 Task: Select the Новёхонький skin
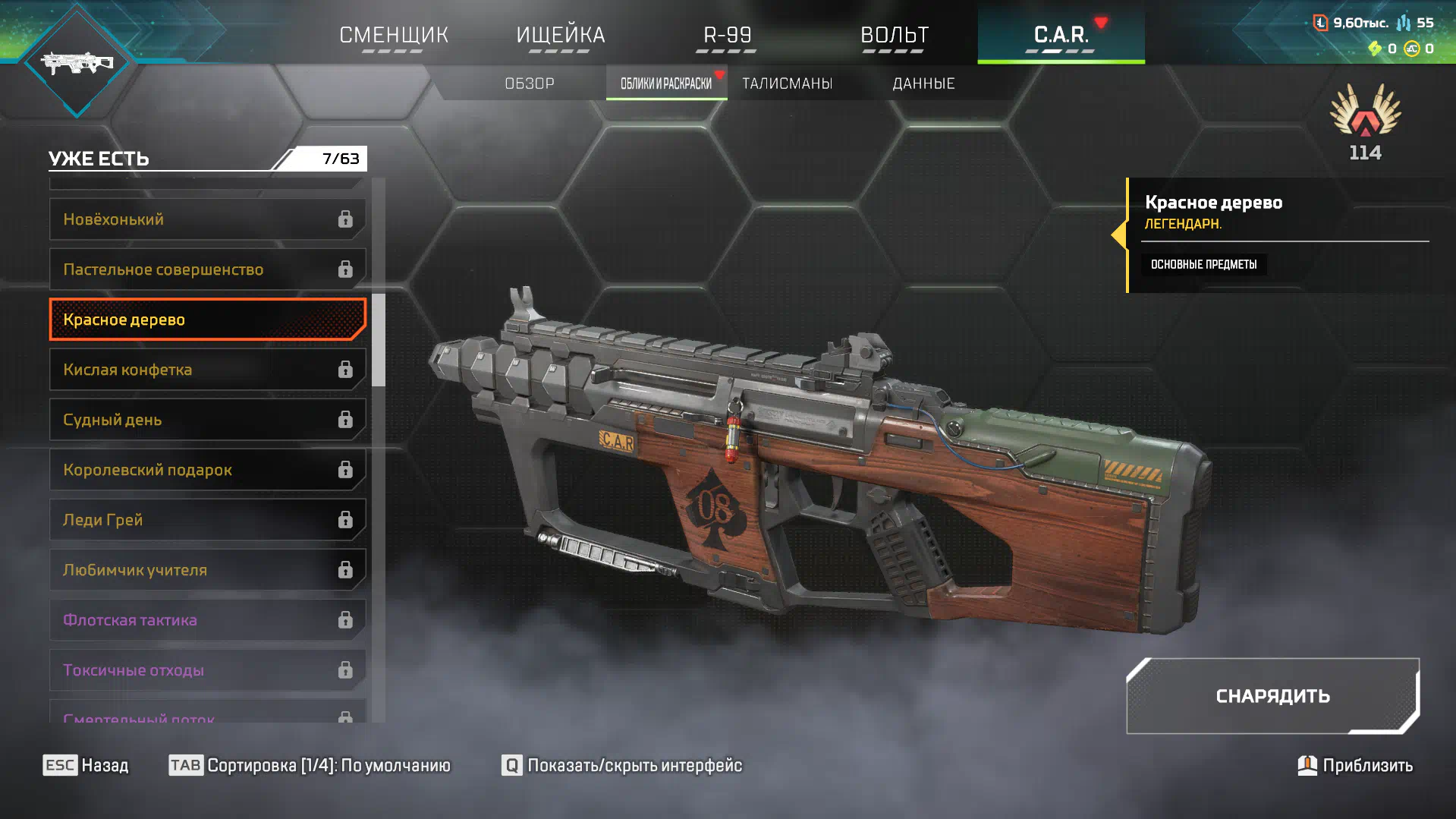coord(207,219)
